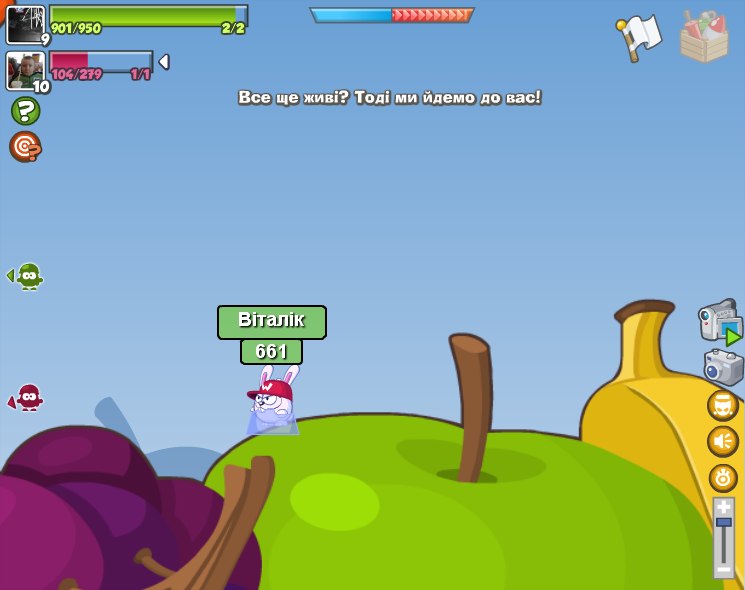Take a screenshot with the photo camera icon
The image size is (745, 590).
pyautogui.click(x=723, y=367)
